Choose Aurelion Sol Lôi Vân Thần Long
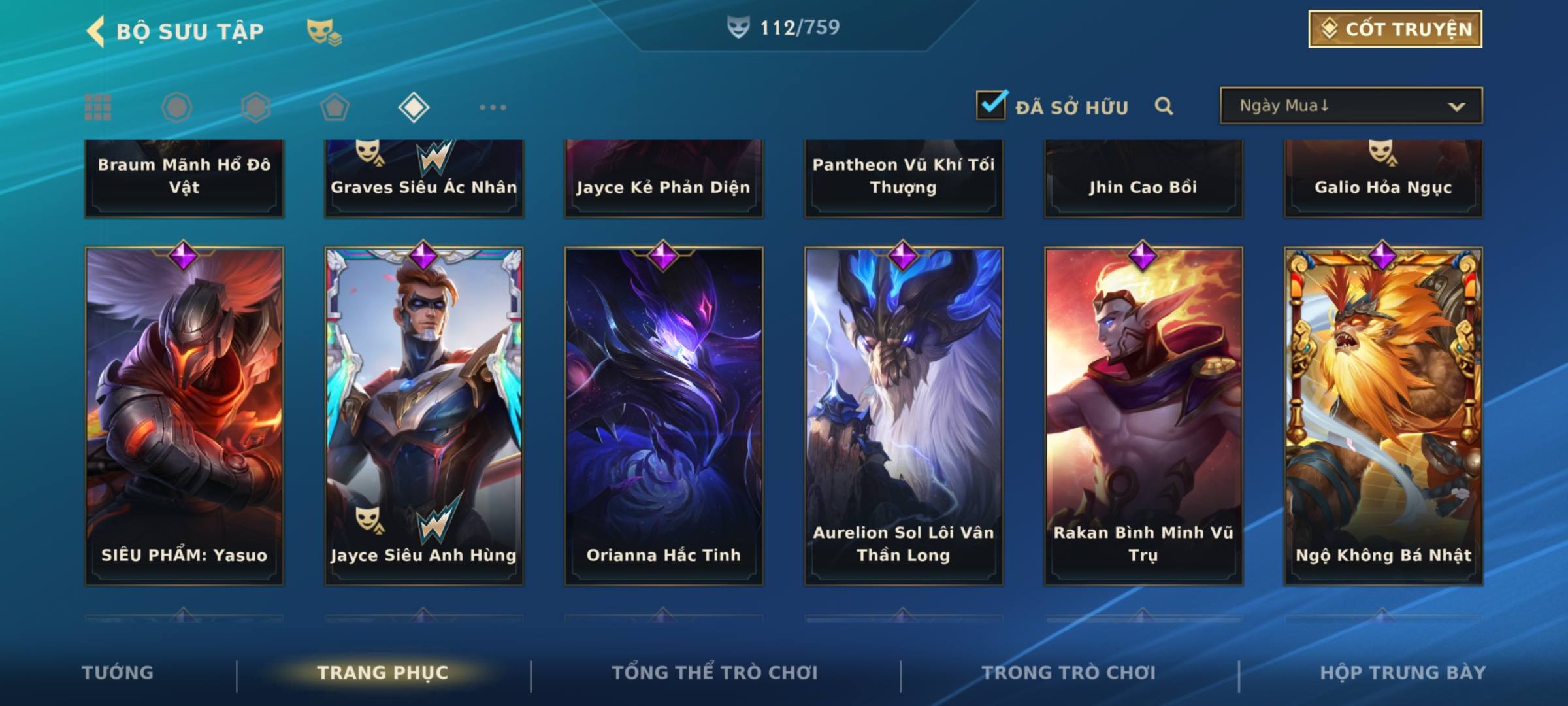 tap(904, 416)
